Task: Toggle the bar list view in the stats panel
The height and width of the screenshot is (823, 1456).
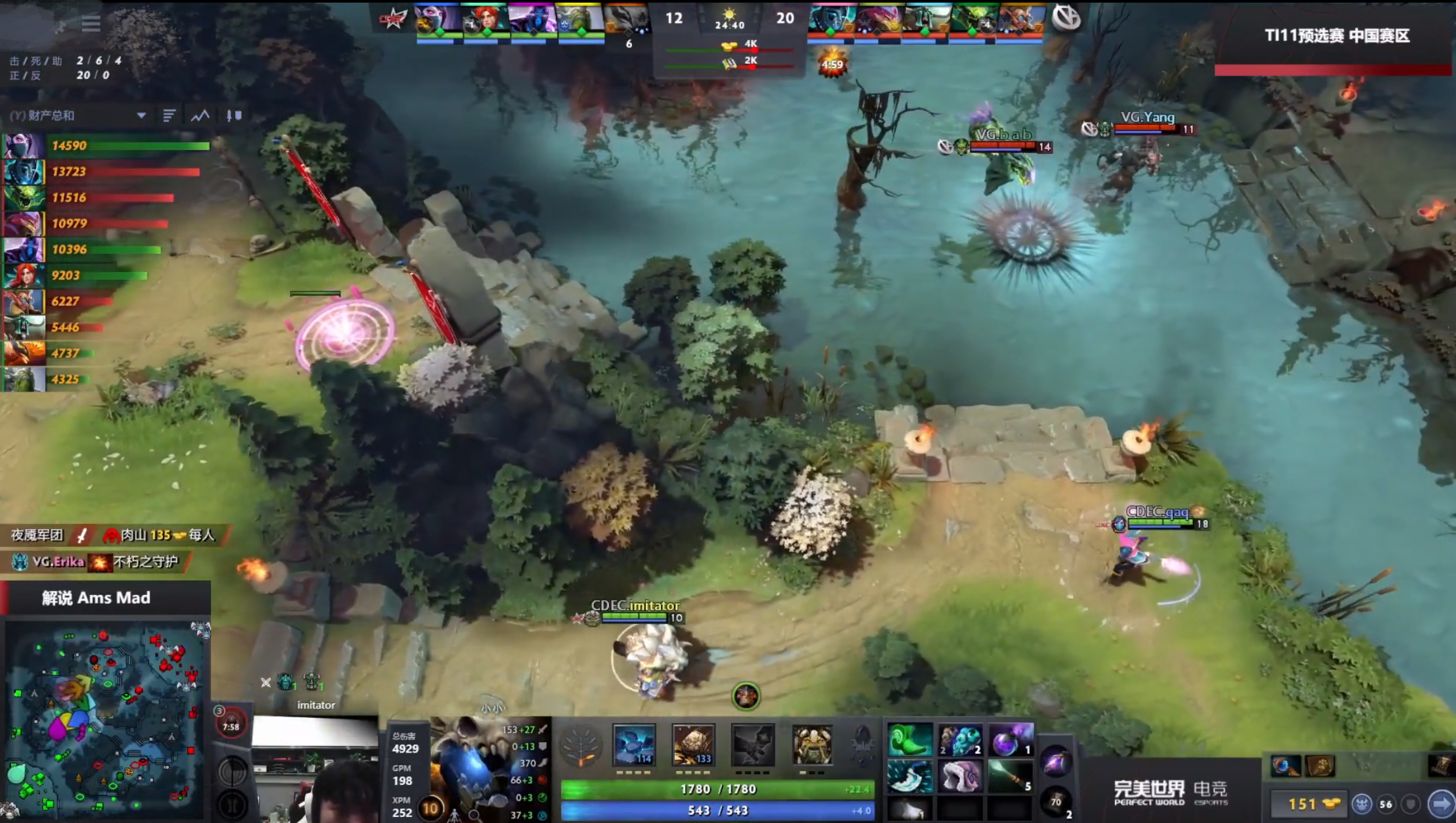Action: (170, 115)
